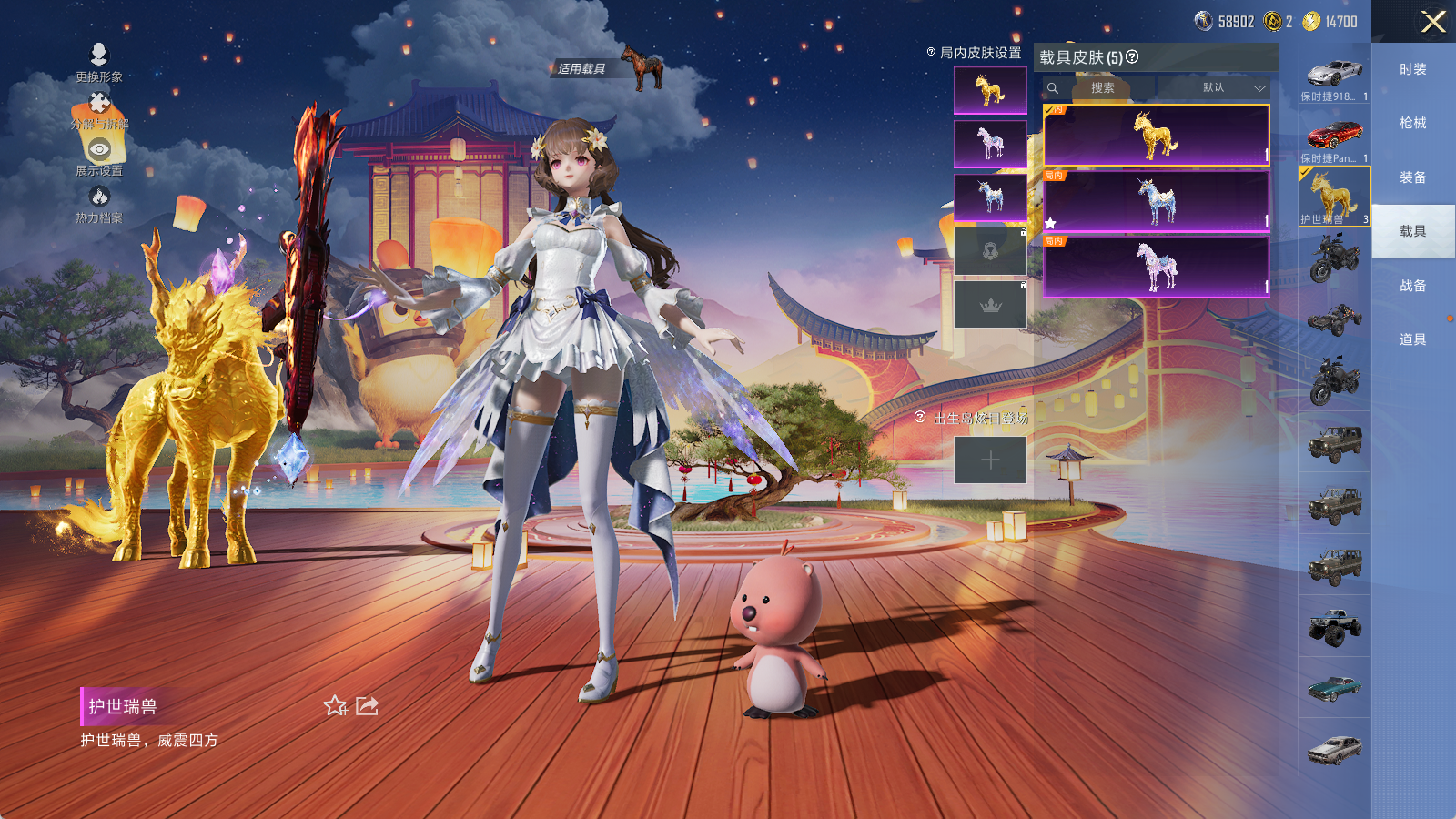Open help for 载具皮肤 title
Image resolution: width=1456 pixels, height=819 pixels.
click(1132, 57)
